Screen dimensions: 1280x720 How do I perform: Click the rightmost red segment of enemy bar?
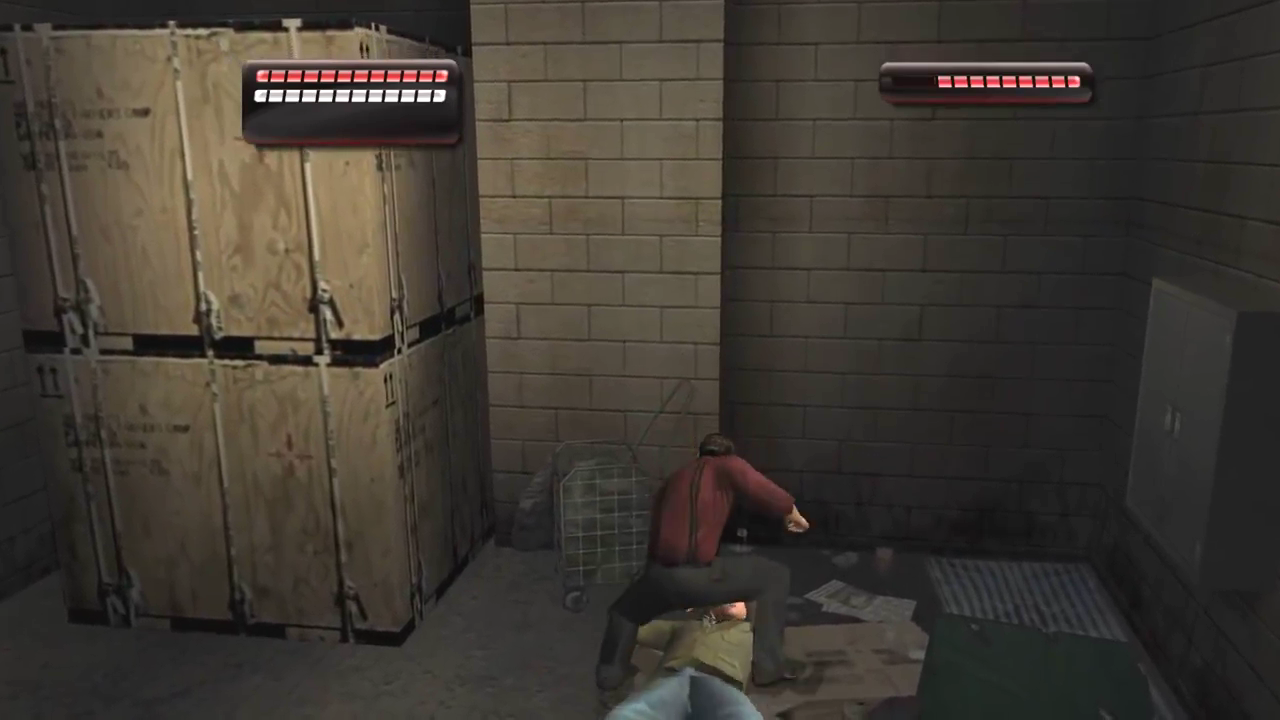pyautogui.click(x=1072, y=82)
